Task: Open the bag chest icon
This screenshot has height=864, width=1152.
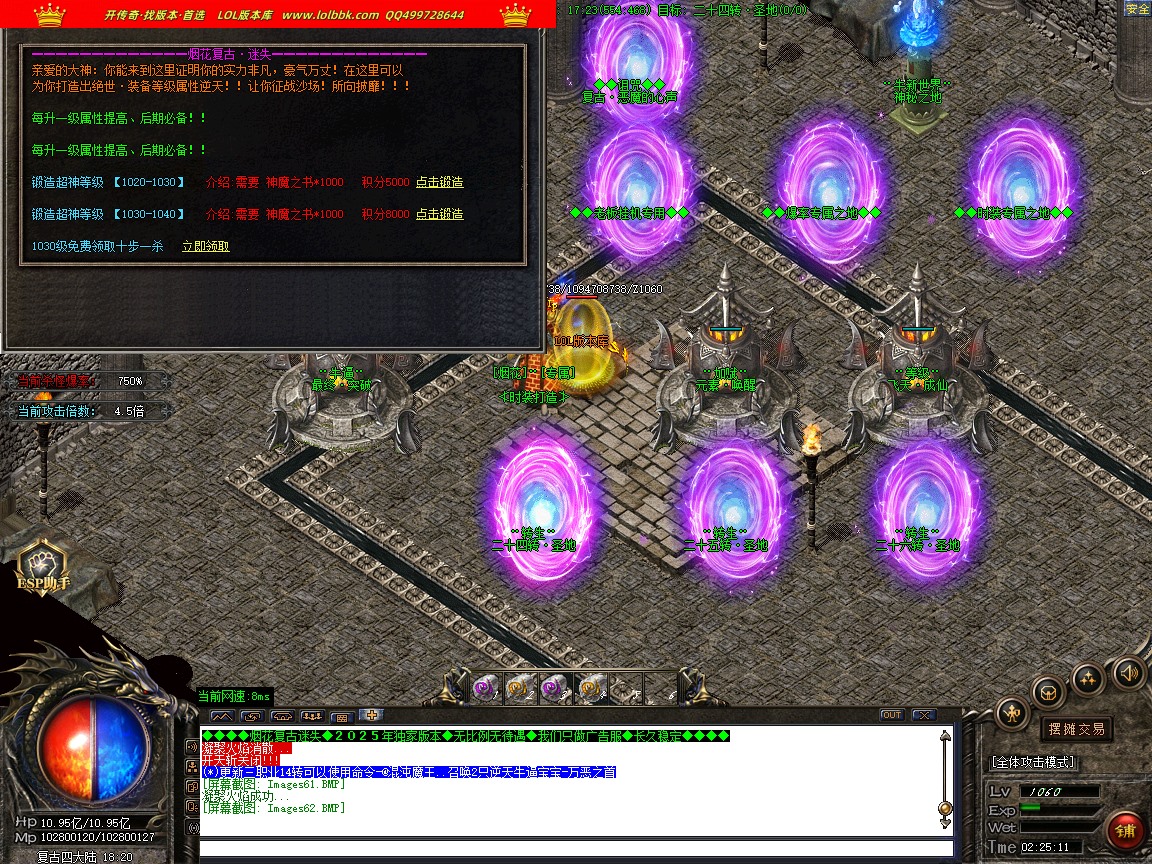Action: 1048,692
